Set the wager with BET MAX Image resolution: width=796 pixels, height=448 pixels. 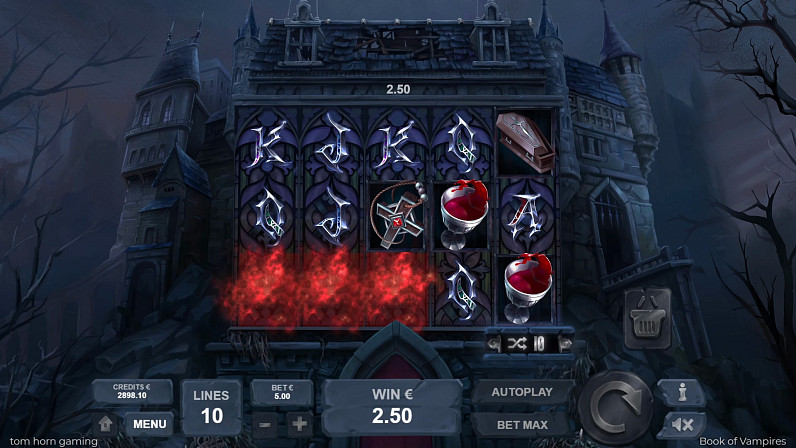pos(521,424)
